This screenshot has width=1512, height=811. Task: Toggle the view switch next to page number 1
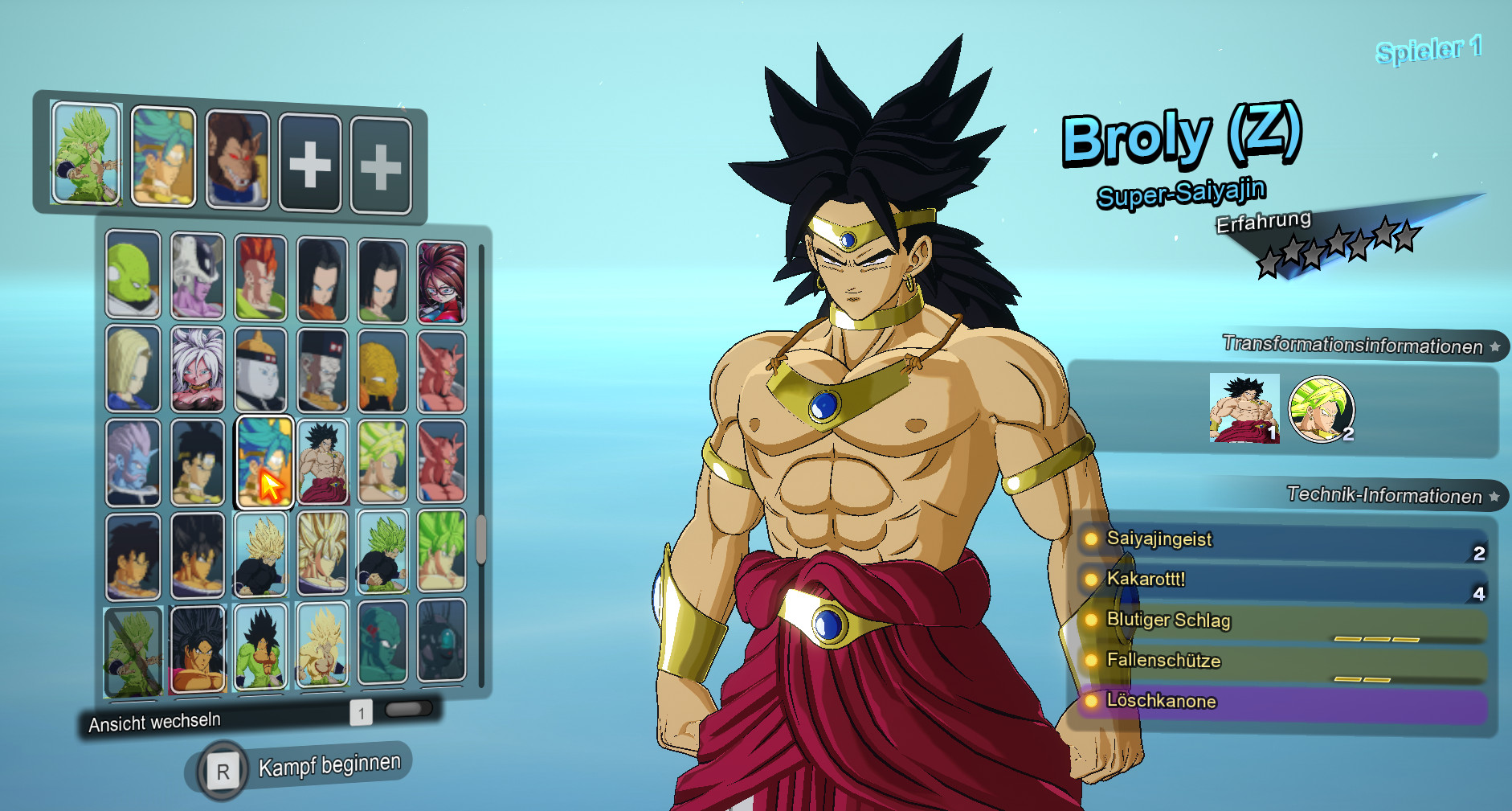409,711
